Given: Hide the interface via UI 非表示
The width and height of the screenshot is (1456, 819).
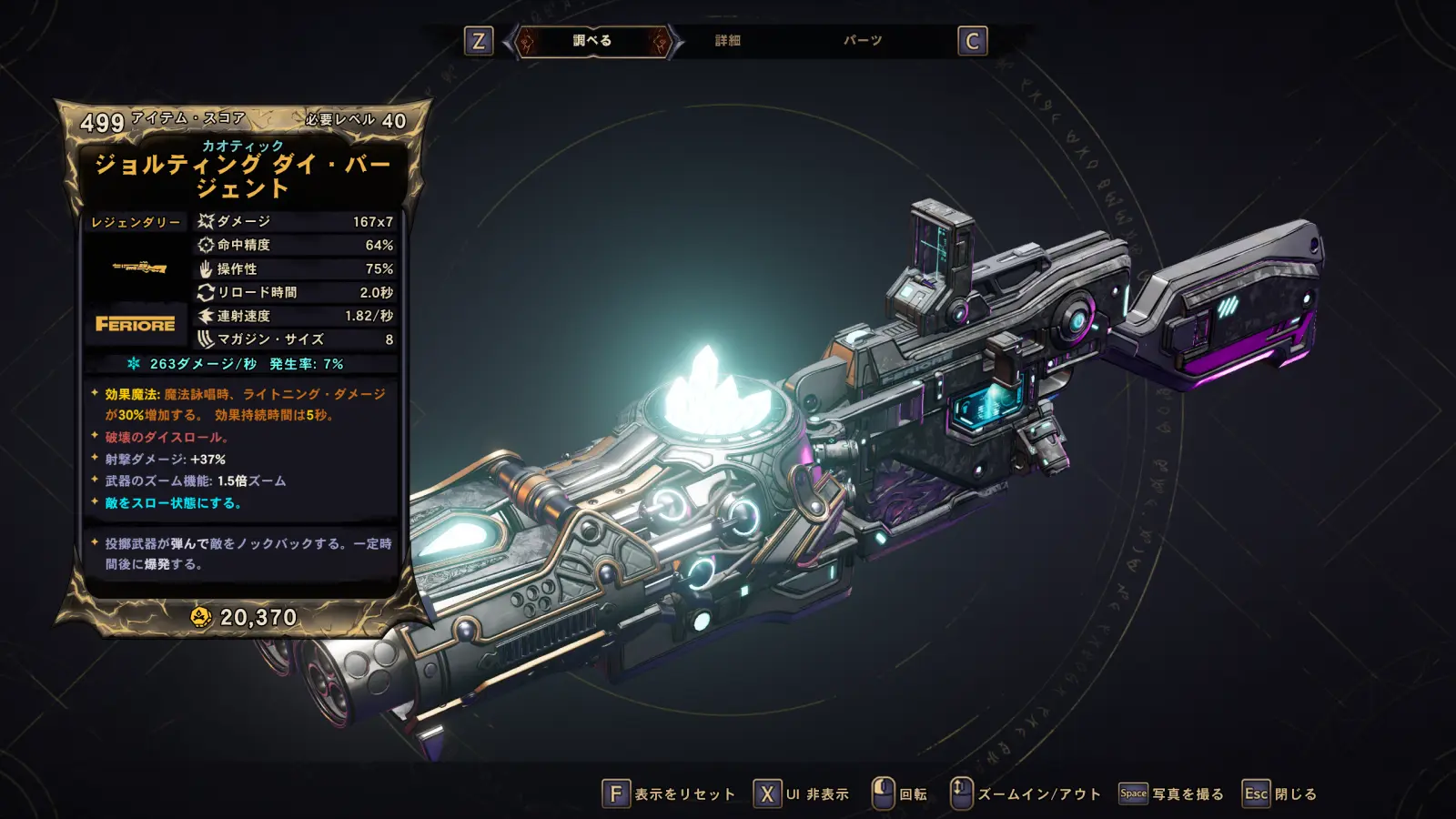Looking at the screenshot, I should 802,794.
